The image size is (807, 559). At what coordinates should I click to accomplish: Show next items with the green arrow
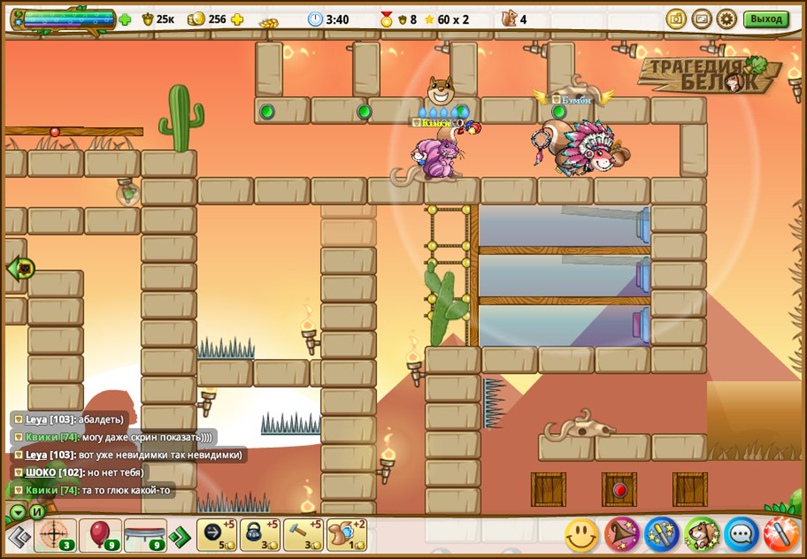click(178, 536)
